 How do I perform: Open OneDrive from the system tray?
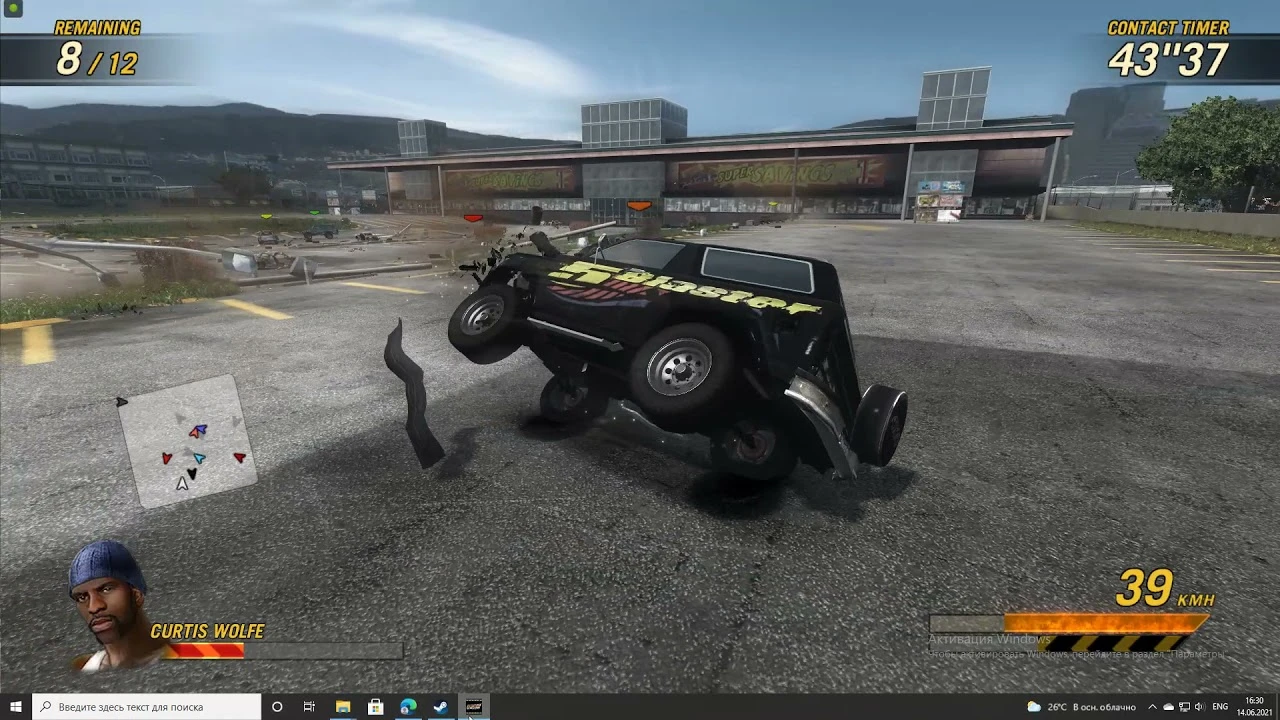(1167, 707)
